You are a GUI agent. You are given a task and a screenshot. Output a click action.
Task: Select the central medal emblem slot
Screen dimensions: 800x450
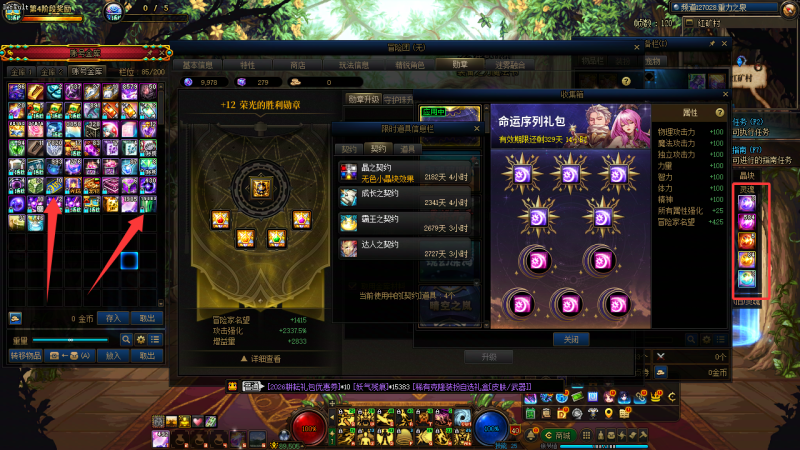tap(252, 186)
